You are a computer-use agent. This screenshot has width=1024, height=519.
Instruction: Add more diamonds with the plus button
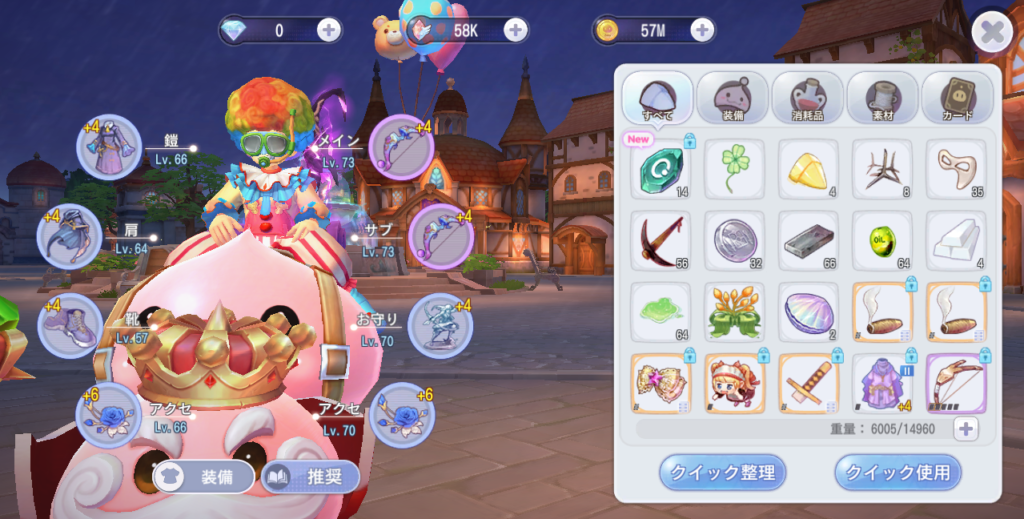click(329, 30)
